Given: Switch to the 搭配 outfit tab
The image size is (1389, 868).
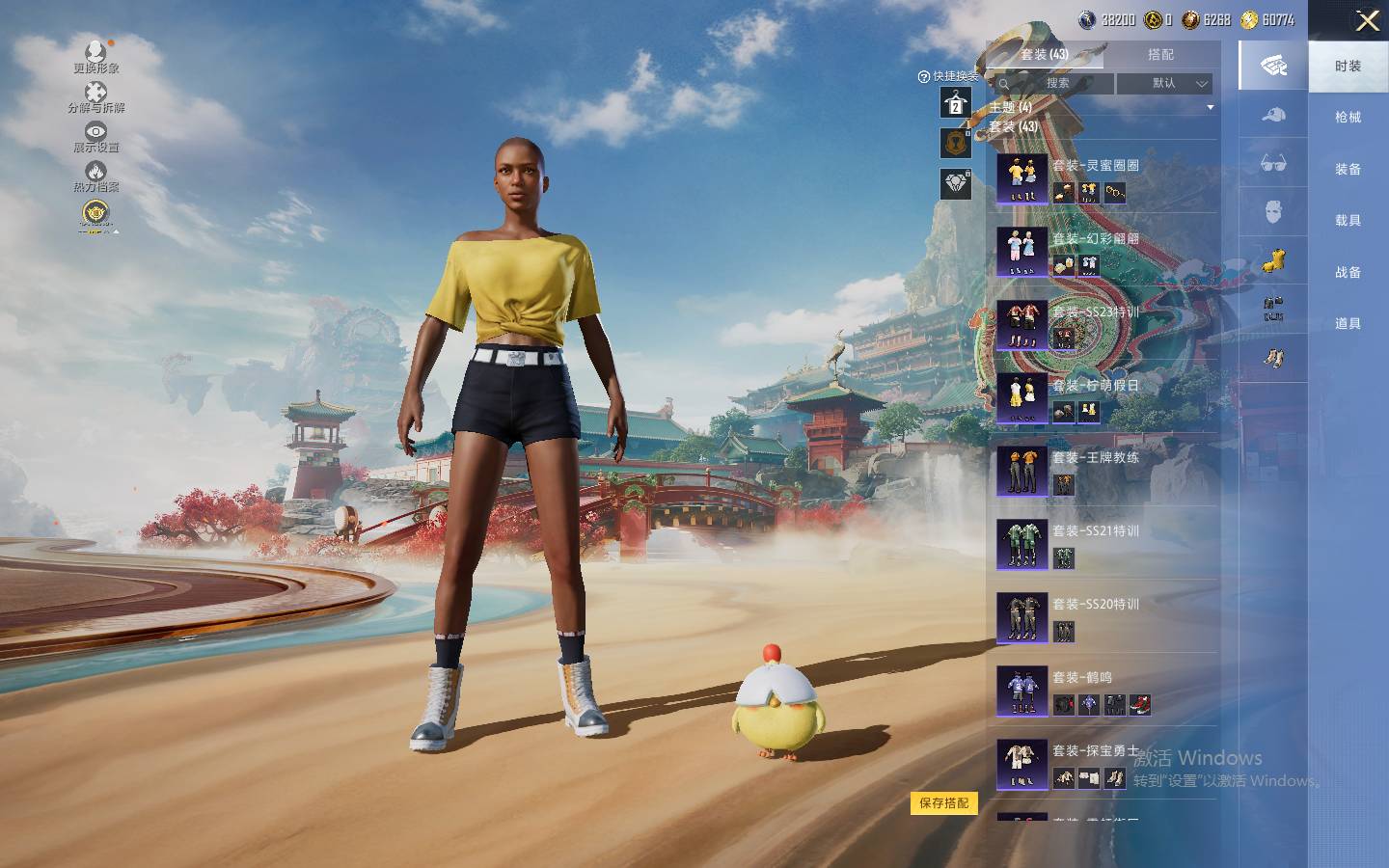Looking at the screenshot, I should point(1160,55).
